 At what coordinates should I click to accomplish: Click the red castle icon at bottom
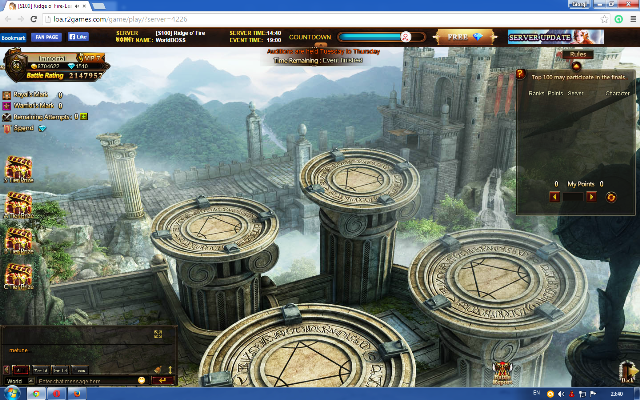[504, 374]
